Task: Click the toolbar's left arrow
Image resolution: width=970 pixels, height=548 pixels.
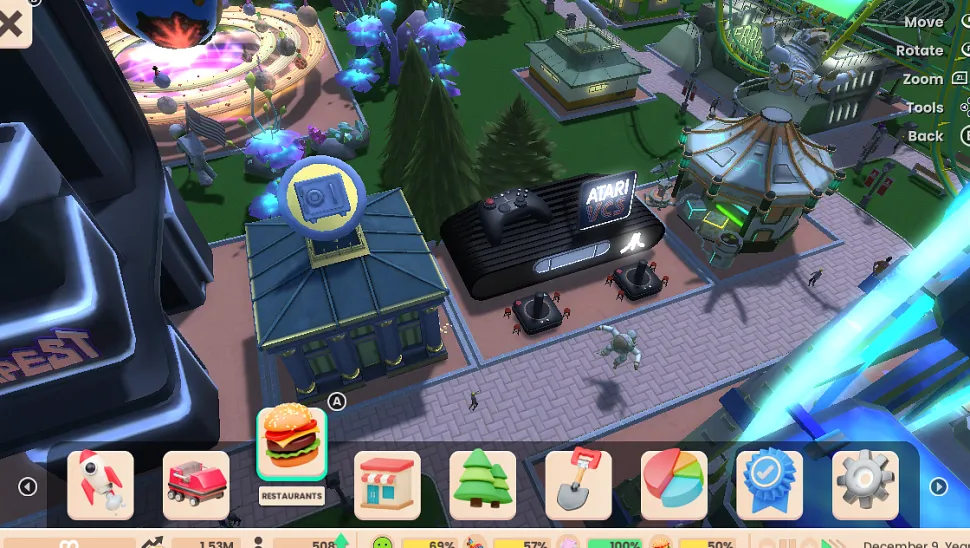Action: click(x=27, y=487)
